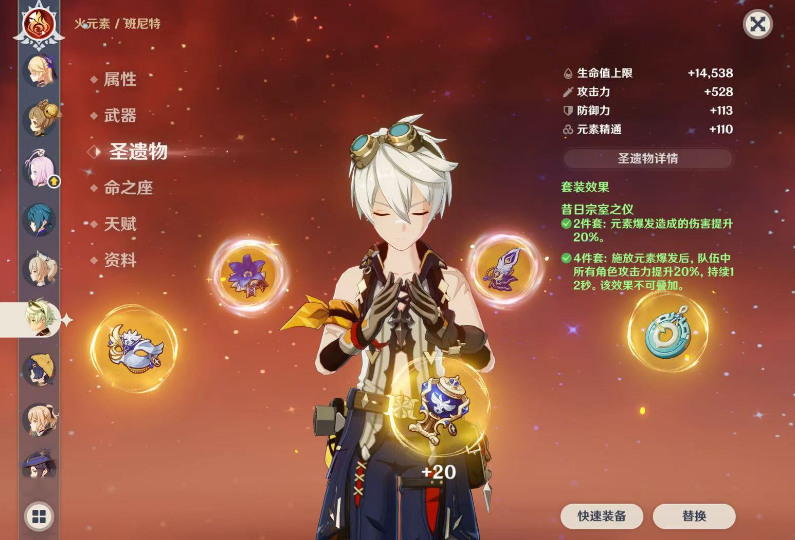The height and width of the screenshot is (540, 795).
Task: Click the 快速装备 quick equip button
Action: 602,516
